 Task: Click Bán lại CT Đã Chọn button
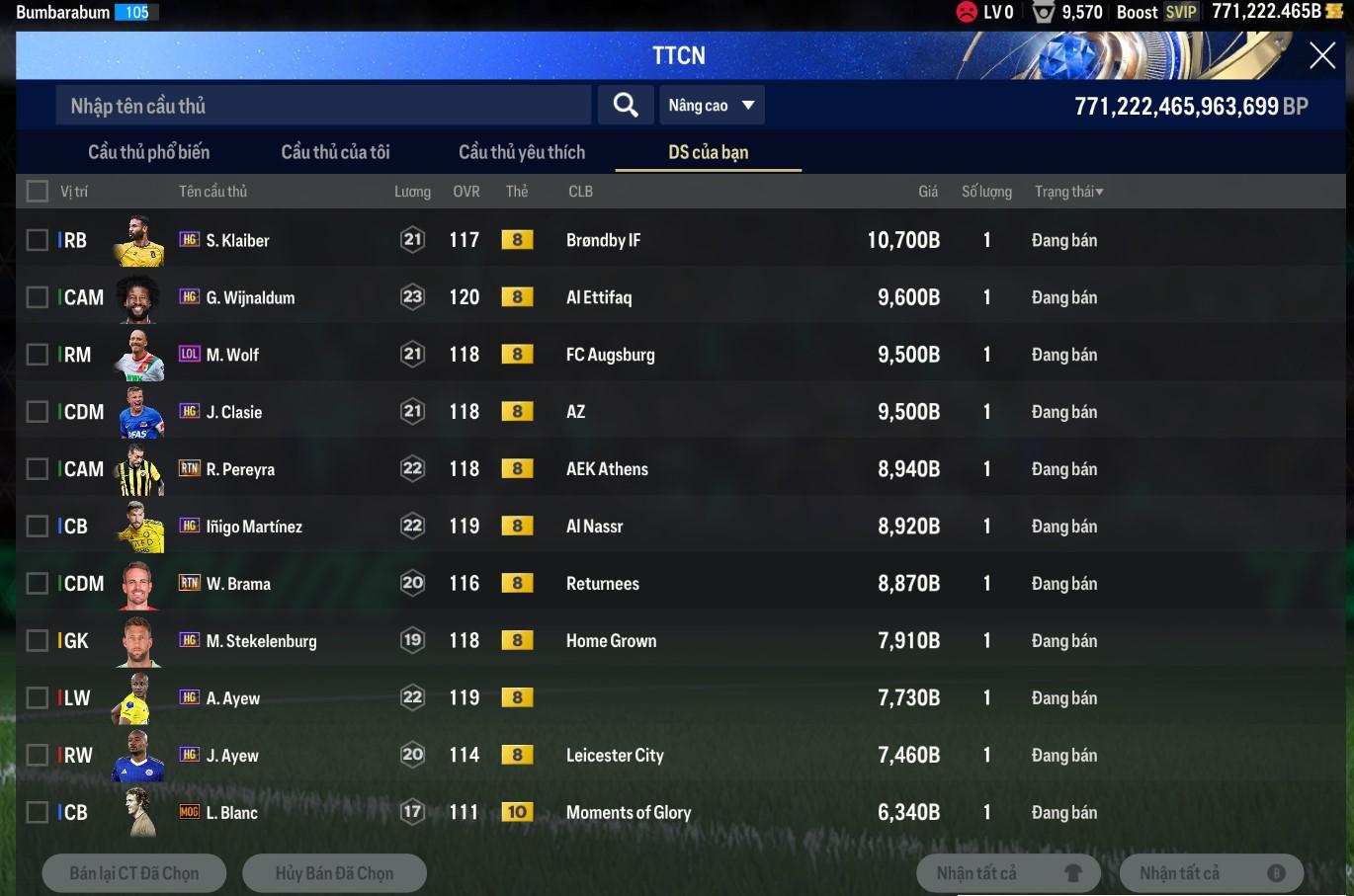click(134, 873)
